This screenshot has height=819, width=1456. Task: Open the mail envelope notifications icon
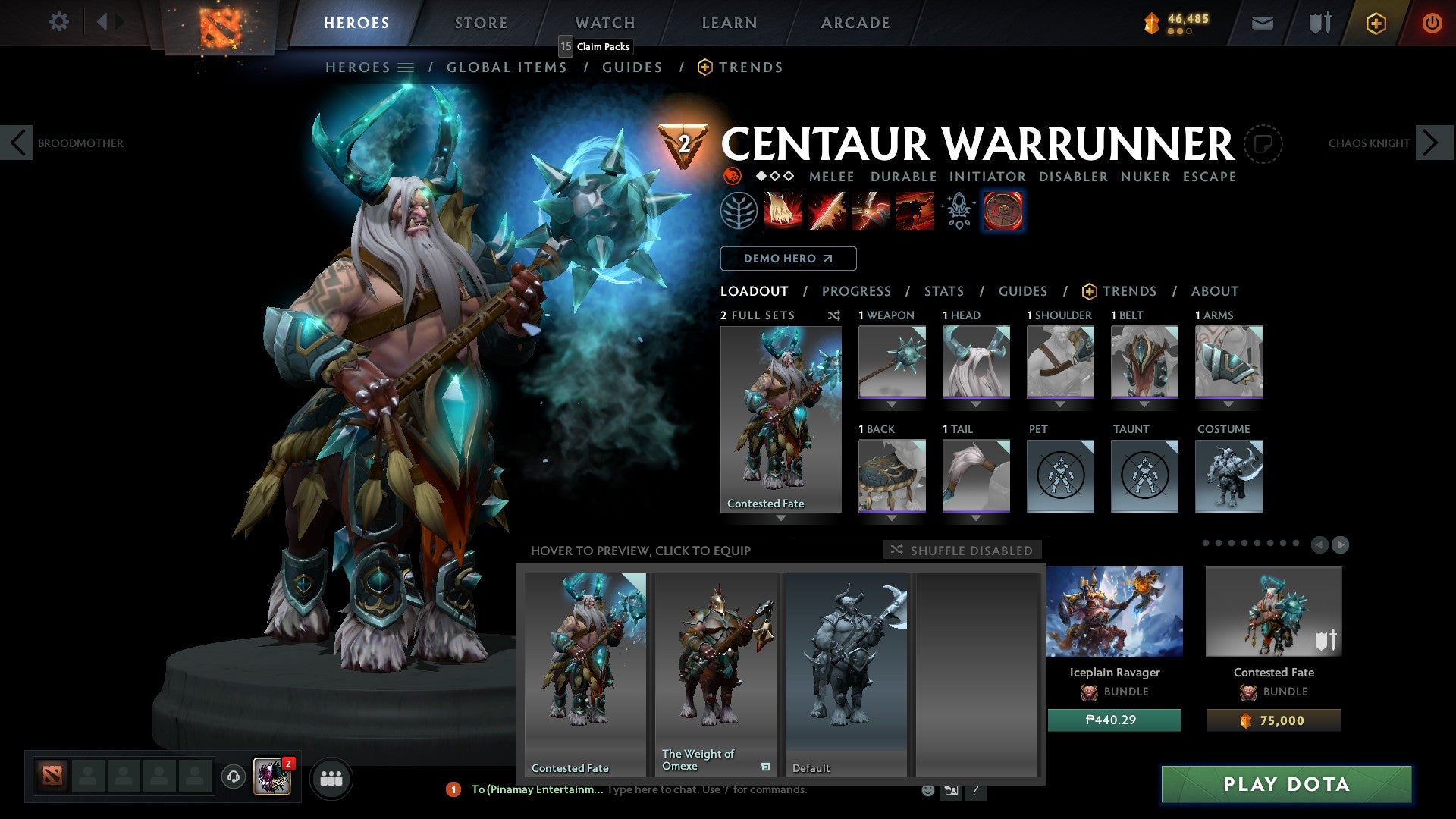(x=1262, y=23)
